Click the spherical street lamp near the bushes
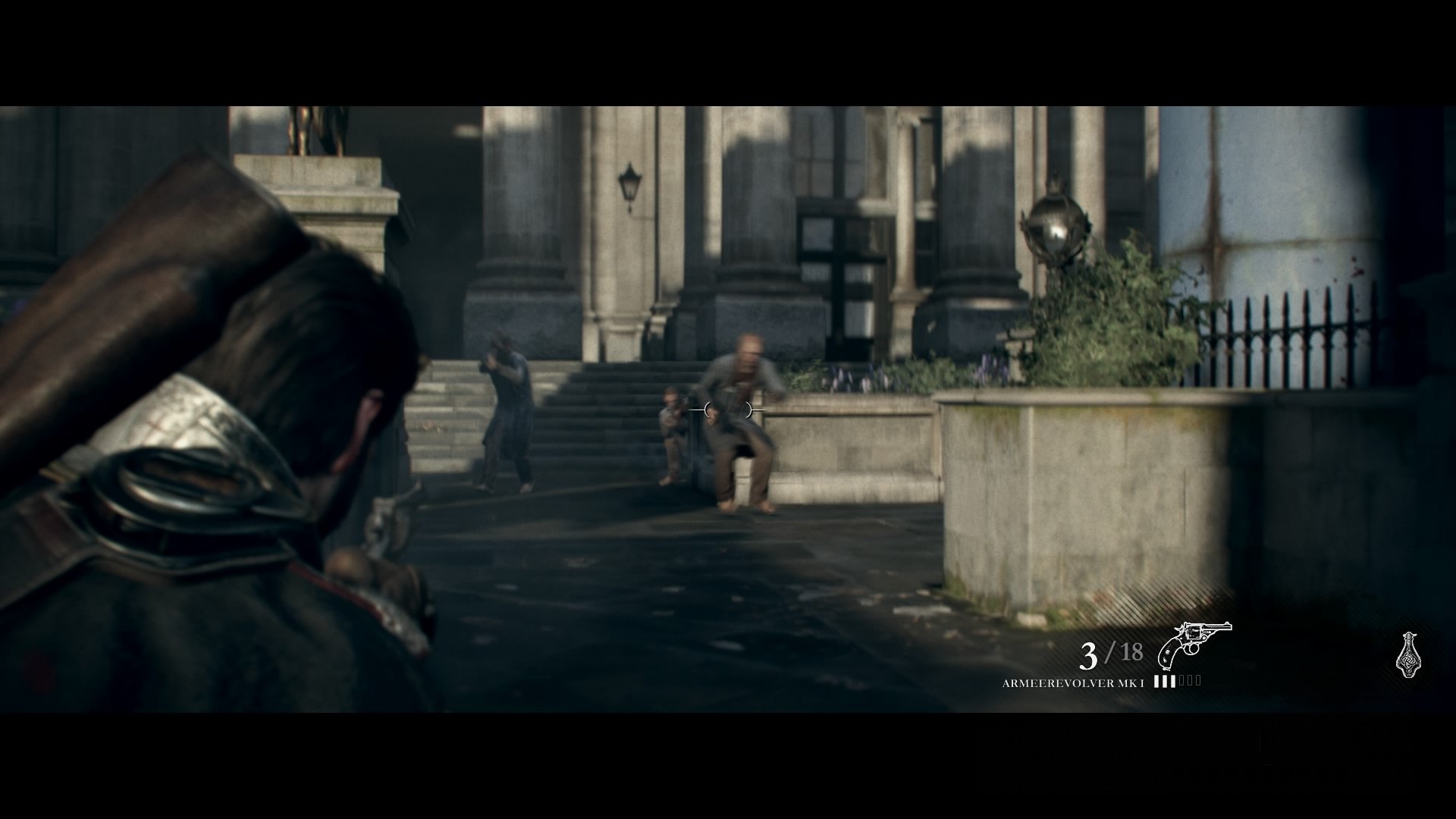Image resolution: width=1456 pixels, height=819 pixels. pyautogui.click(x=1054, y=227)
